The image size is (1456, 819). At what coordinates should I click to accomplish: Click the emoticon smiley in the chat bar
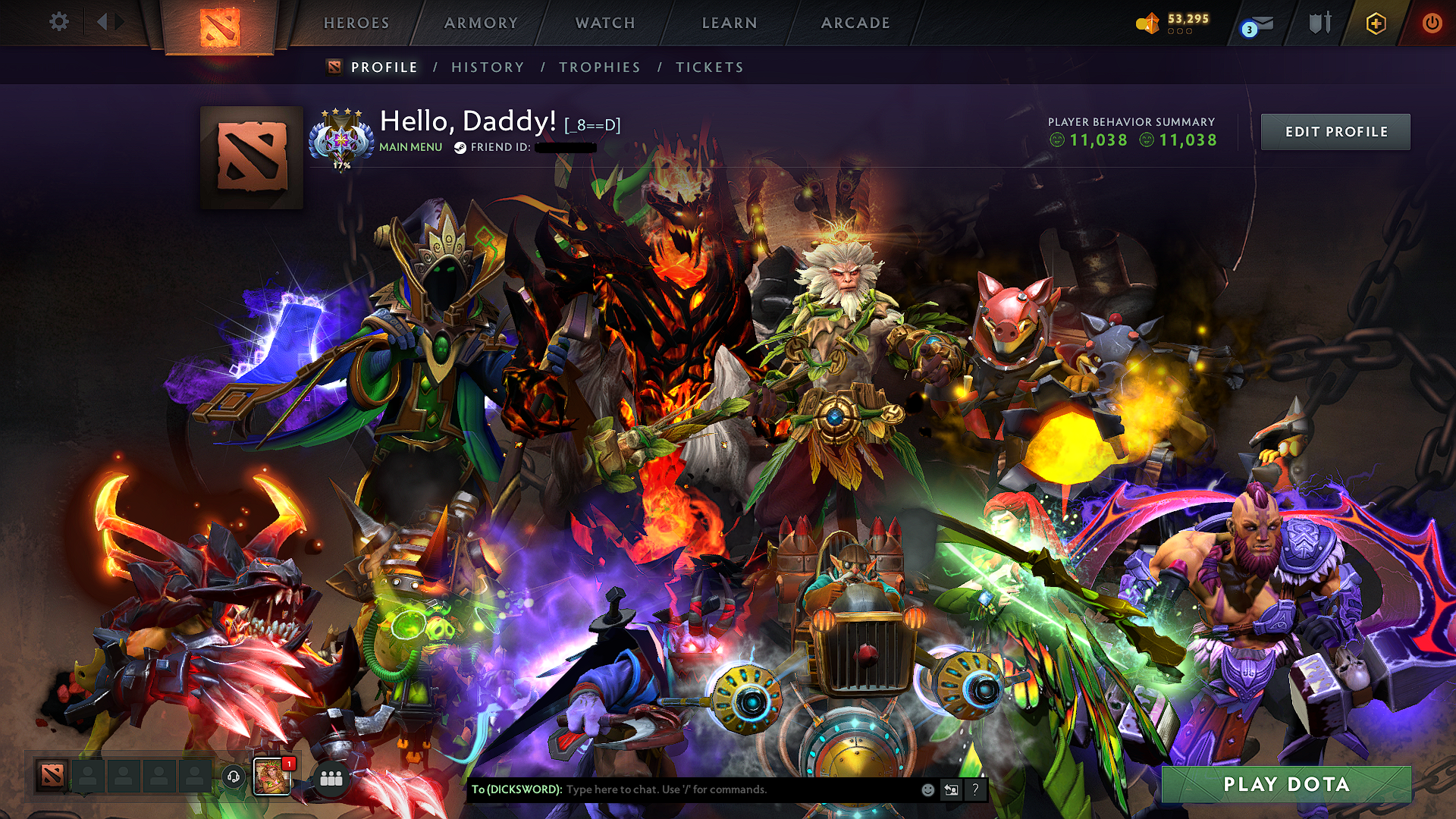click(927, 790)
